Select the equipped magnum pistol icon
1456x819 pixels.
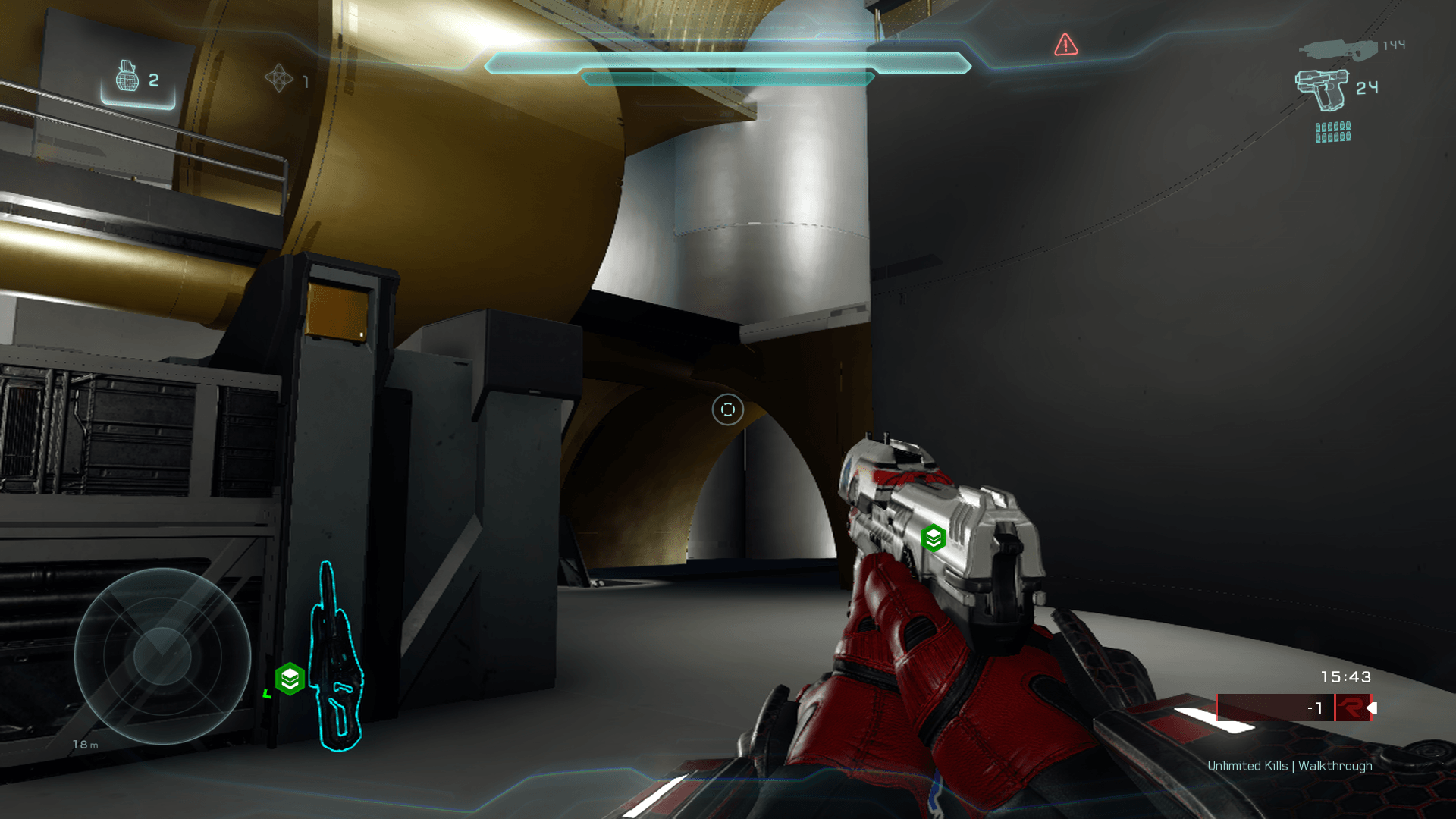1323,89
